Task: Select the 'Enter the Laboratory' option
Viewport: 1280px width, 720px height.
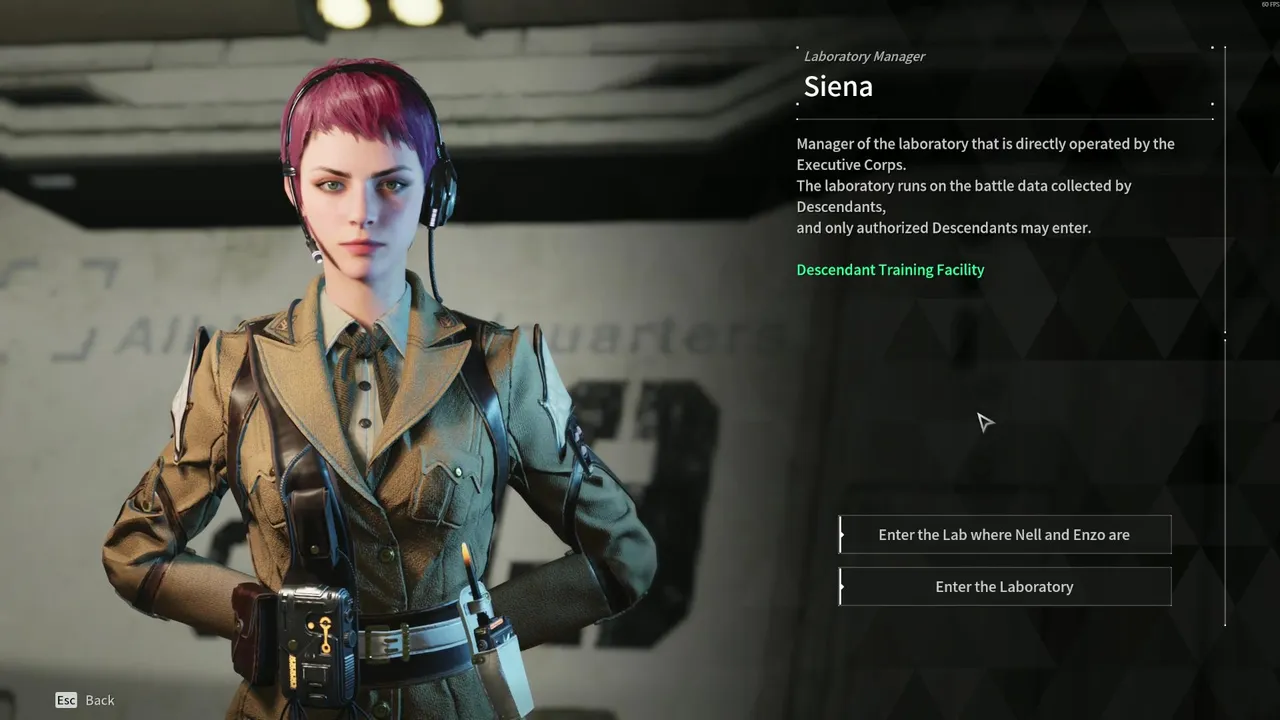Action: pos(1004,587)
